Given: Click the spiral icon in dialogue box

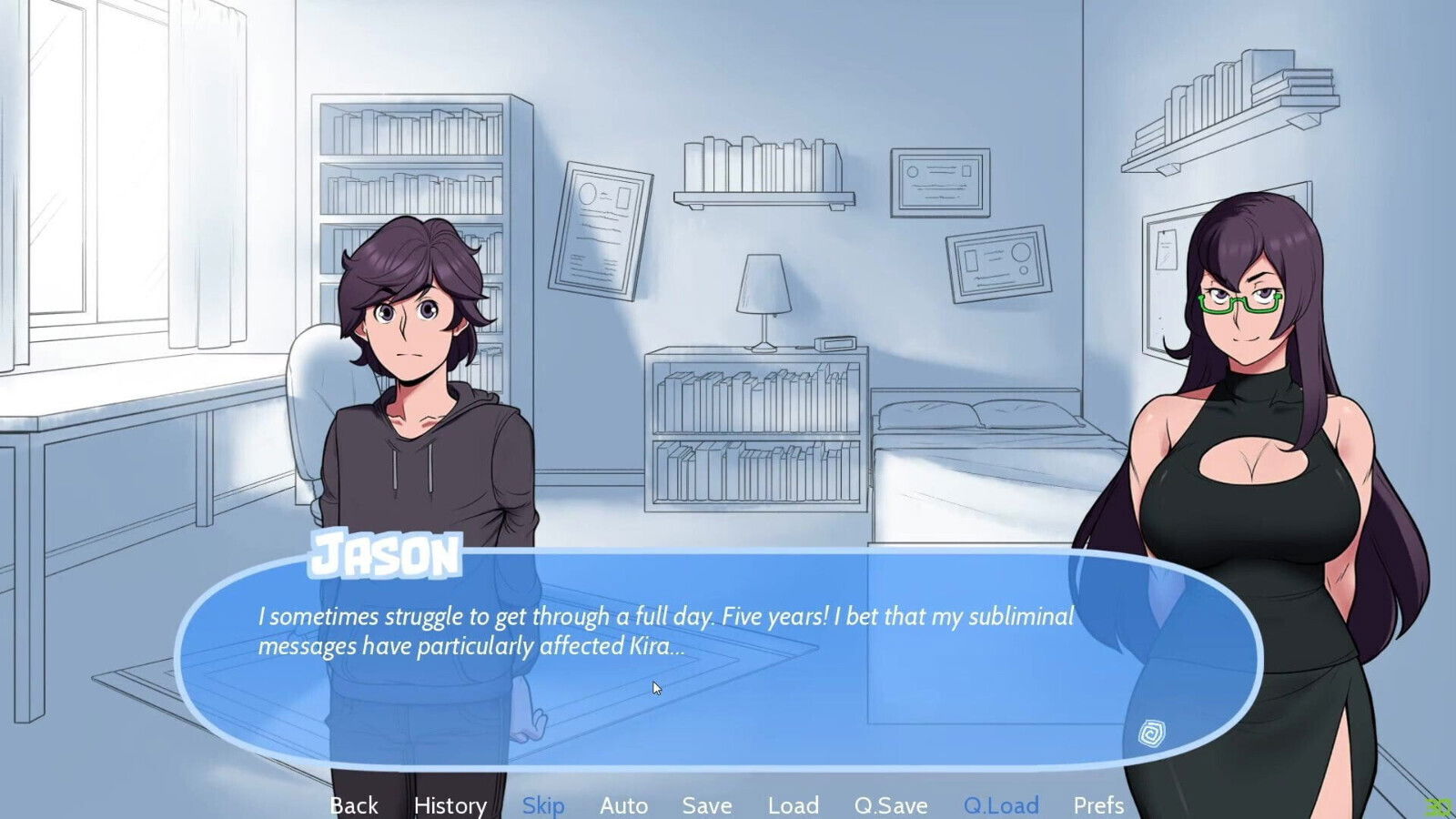Looking at the screenshot, I should 1152,733.
